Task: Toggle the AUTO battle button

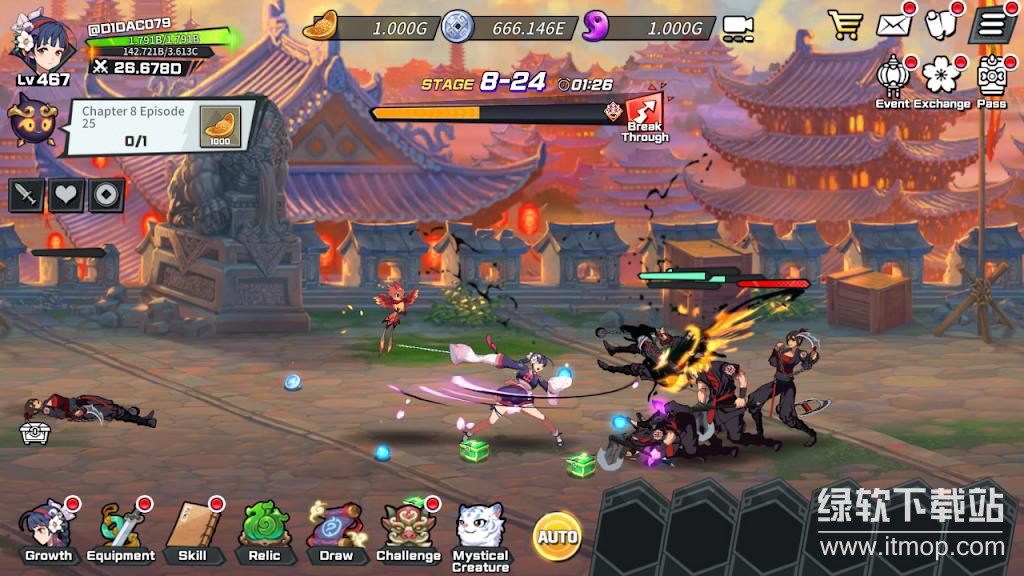Action: 557,536
